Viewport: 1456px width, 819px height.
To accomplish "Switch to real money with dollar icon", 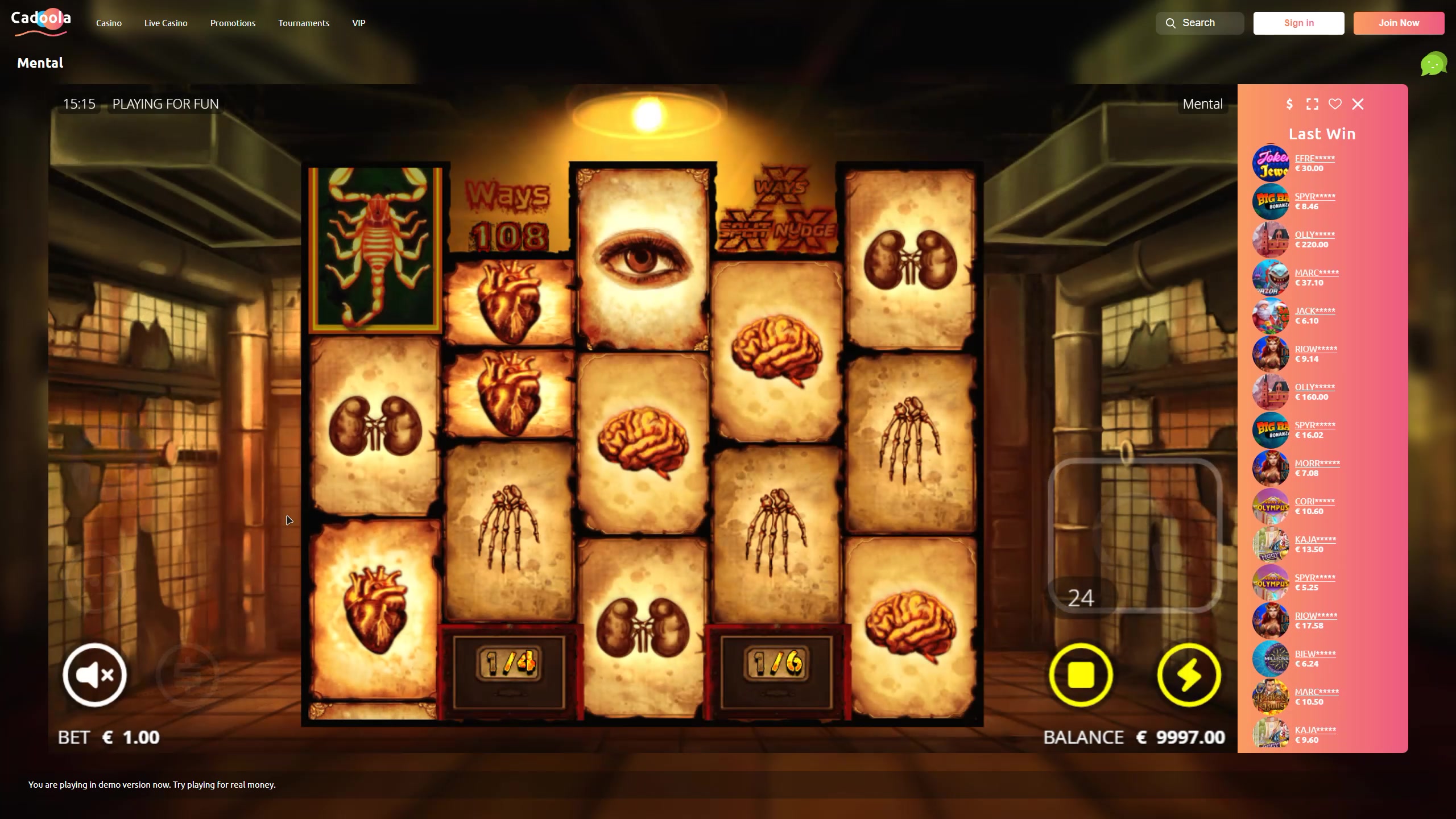I will coord(1289,104).
